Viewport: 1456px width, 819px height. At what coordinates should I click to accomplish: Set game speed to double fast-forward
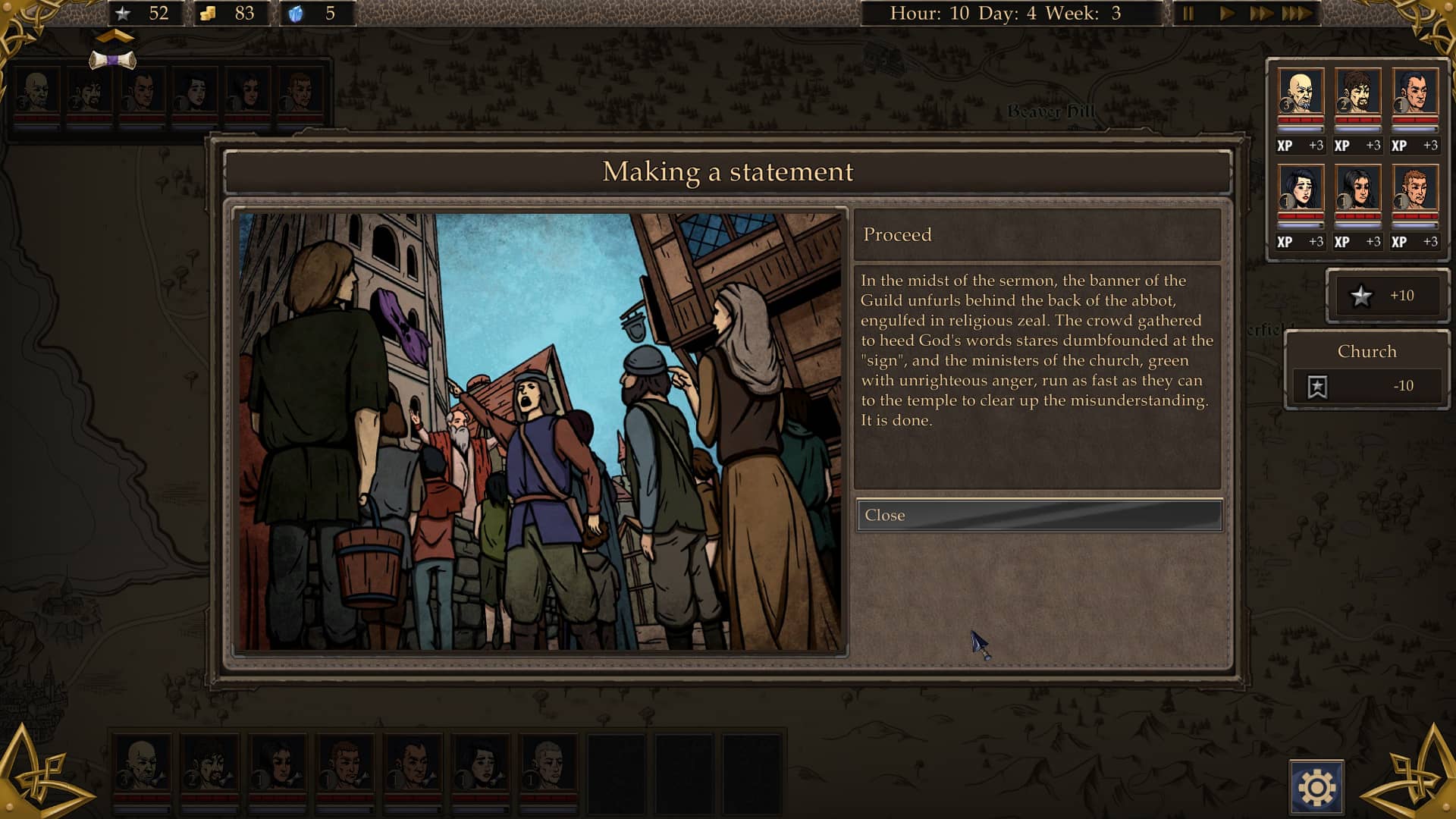point(1260,14)
